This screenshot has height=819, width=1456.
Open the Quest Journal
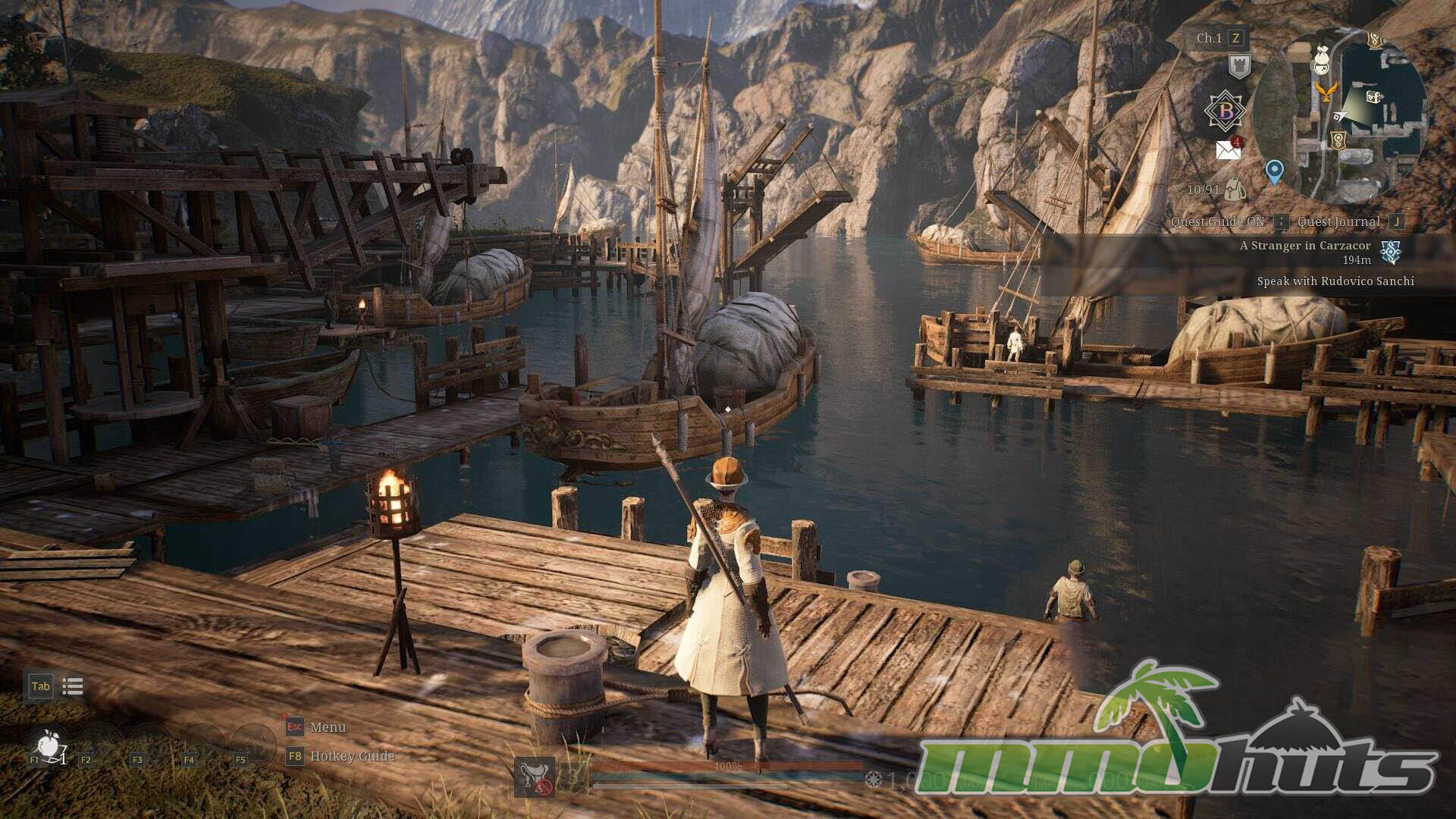click(1338, 221)
